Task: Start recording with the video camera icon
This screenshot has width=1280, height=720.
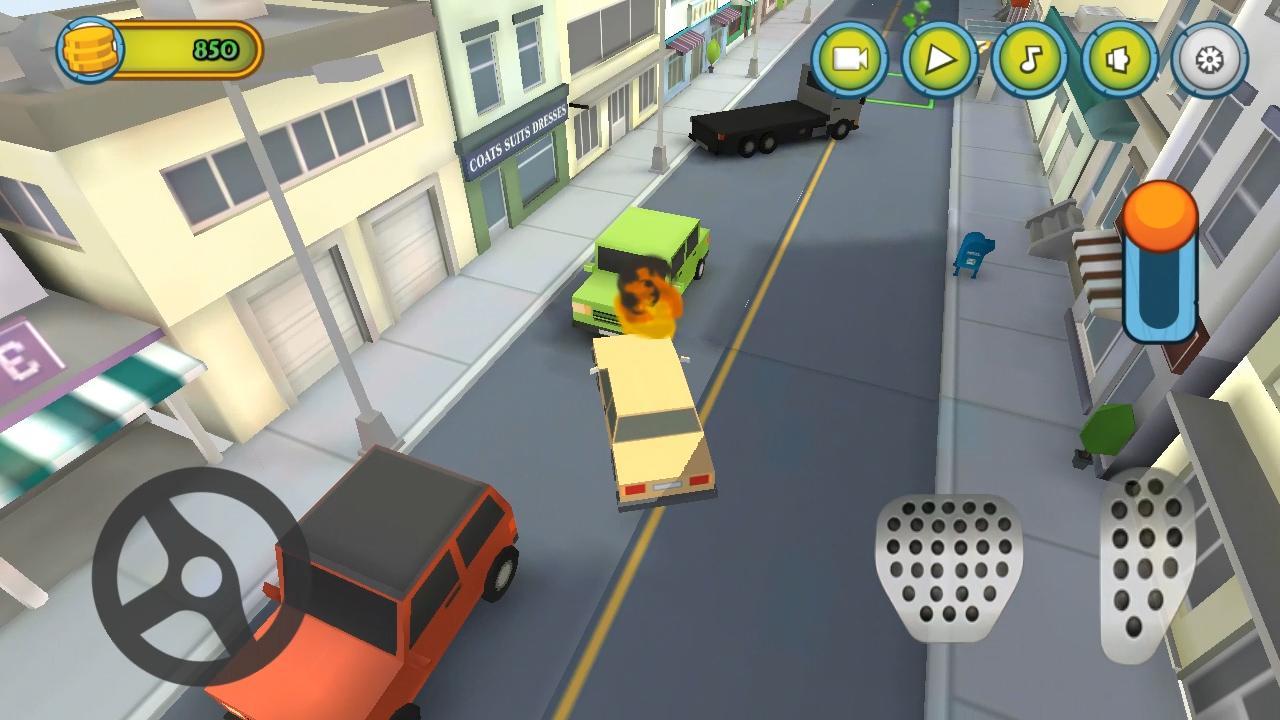Action: pyautogui.click(x=849, y=62)
